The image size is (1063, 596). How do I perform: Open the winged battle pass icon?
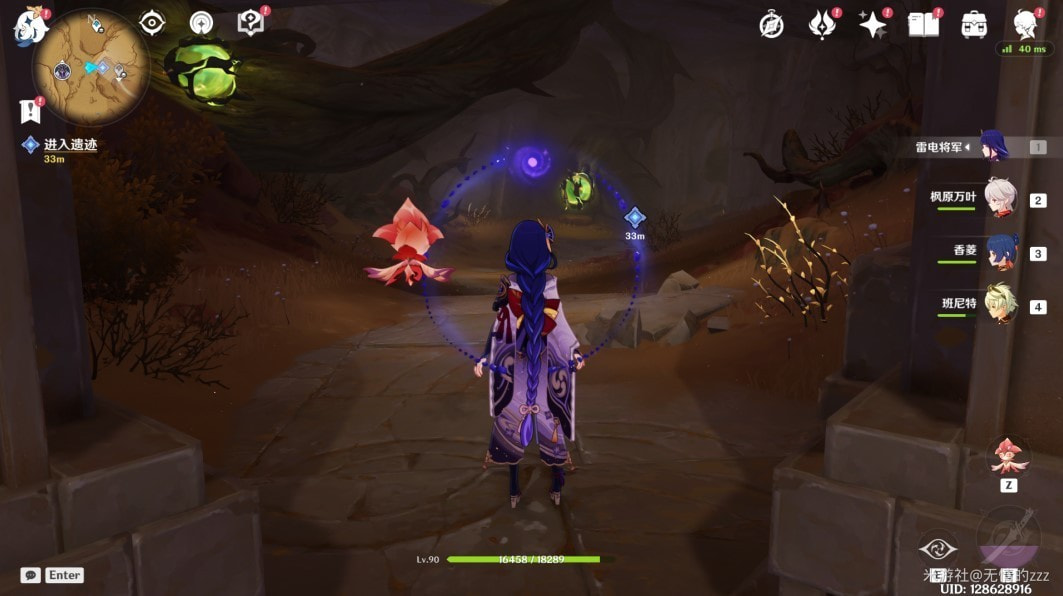pos(822,25)
